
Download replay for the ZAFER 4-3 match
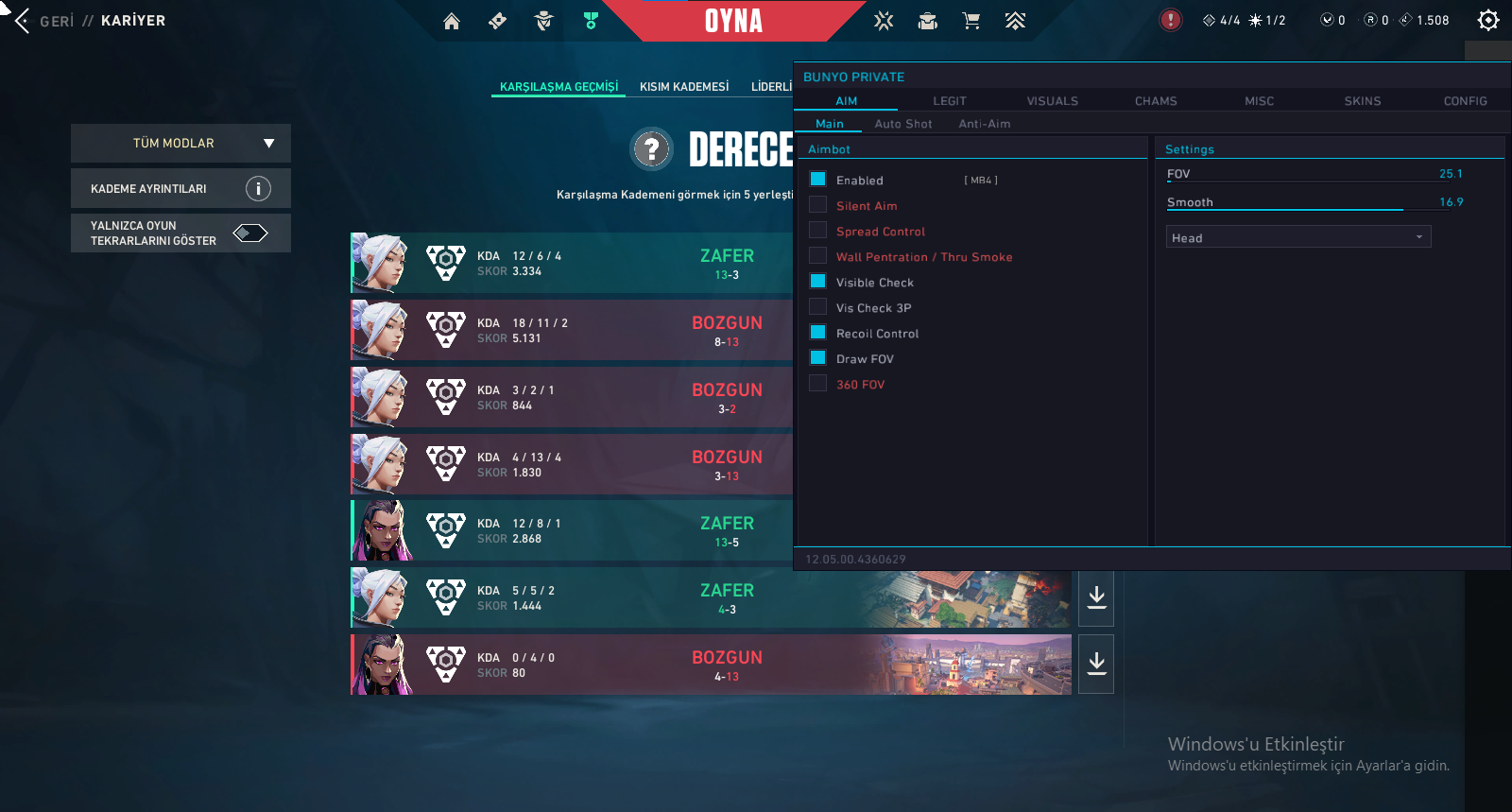[x=1096, y=597]
